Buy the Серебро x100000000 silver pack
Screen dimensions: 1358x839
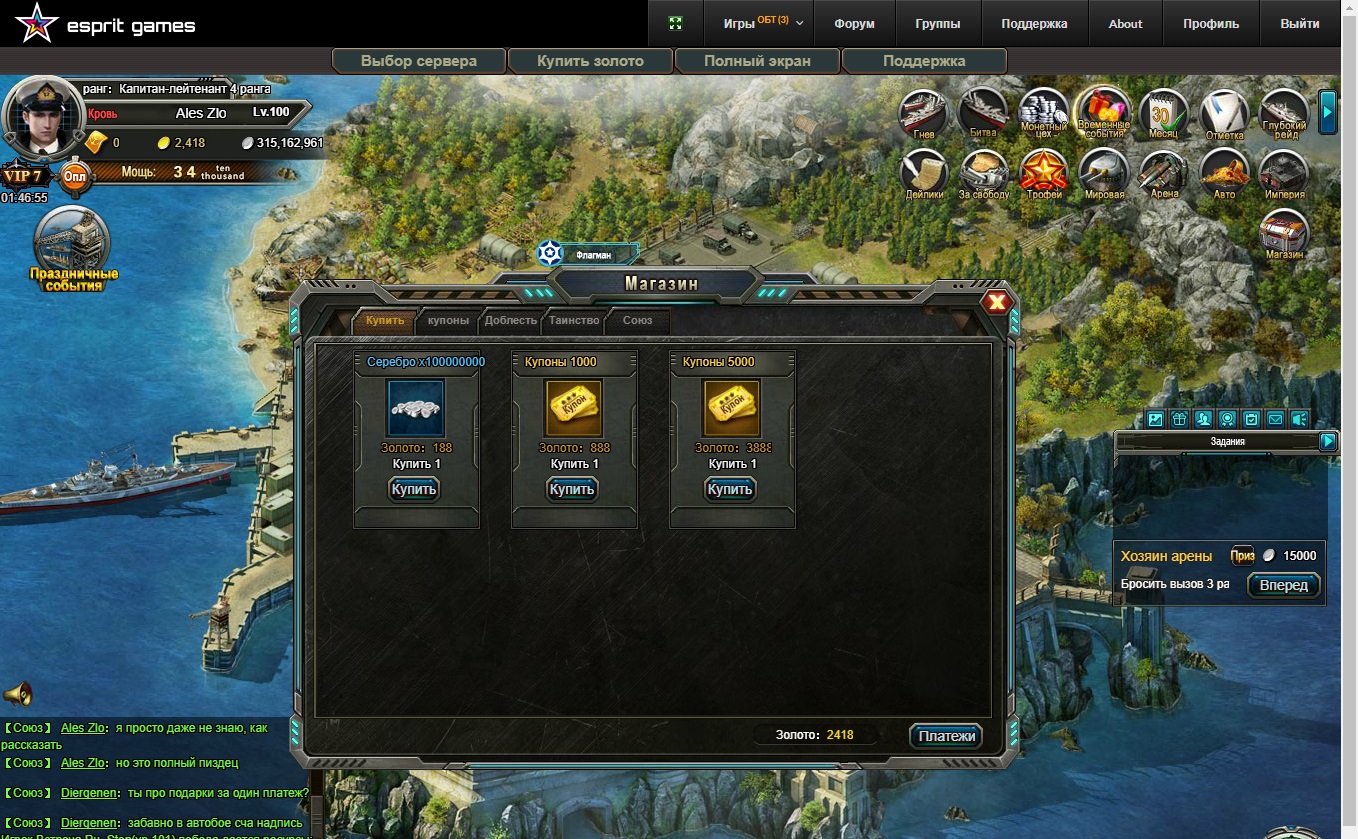pyautogui.click(x=414, y=489)
